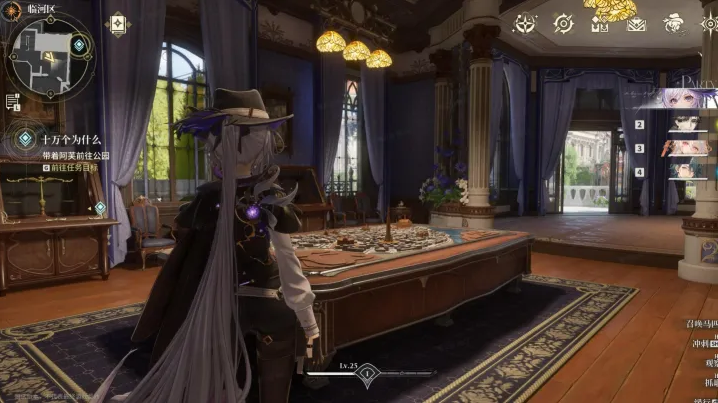The image size is (718, 403).
Task: Switch to party member 2 portrait
Action: [x=683, y=124]
